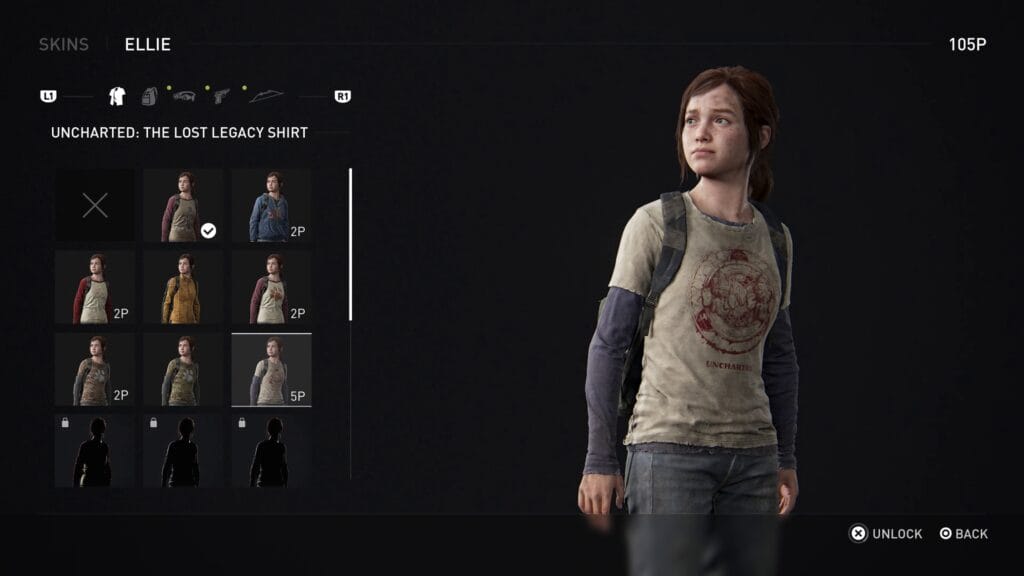Select the shirt skins category icon
Viewport: 1024px width, 576px height.
[117, 96]
